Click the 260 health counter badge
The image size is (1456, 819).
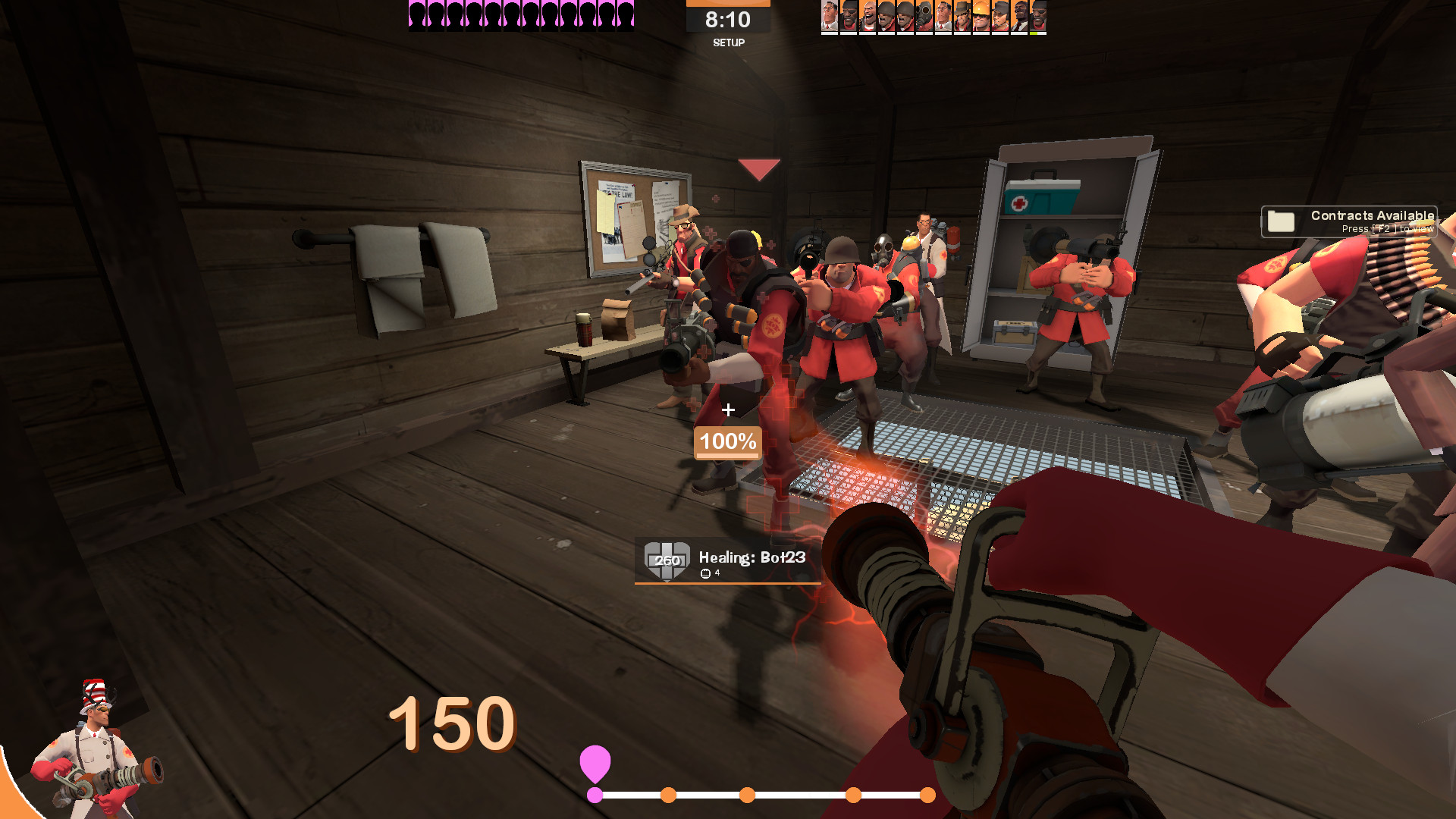667,561
